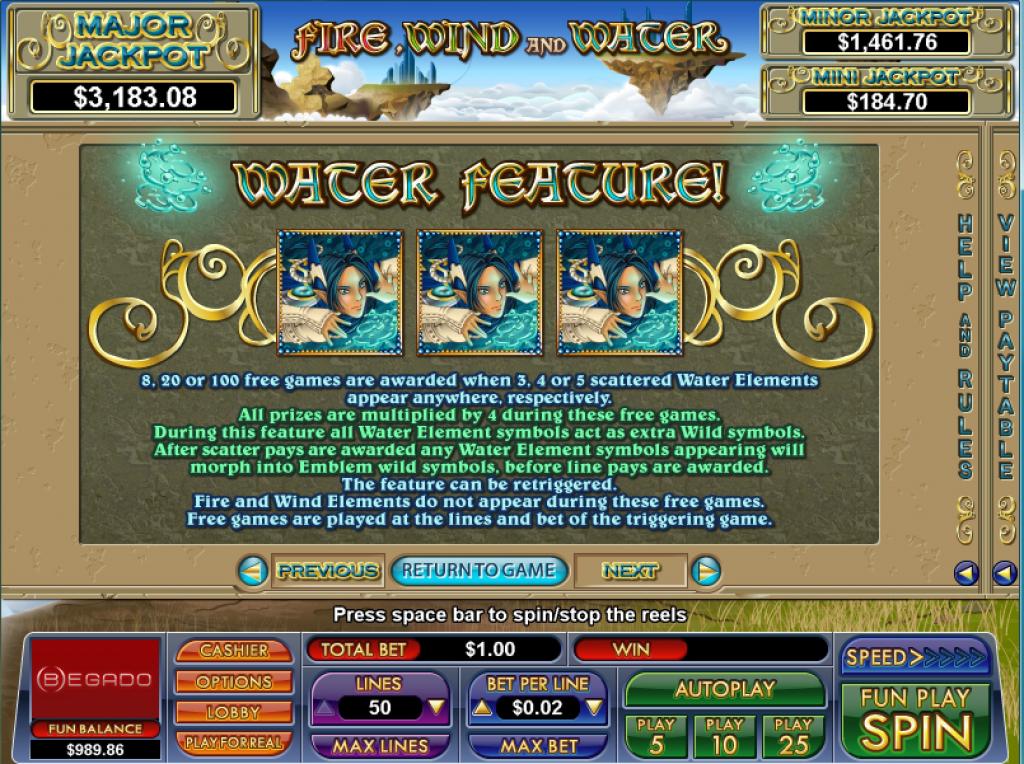Open the Autoplay settings
1024x764 pixels.
click(725, 689)
